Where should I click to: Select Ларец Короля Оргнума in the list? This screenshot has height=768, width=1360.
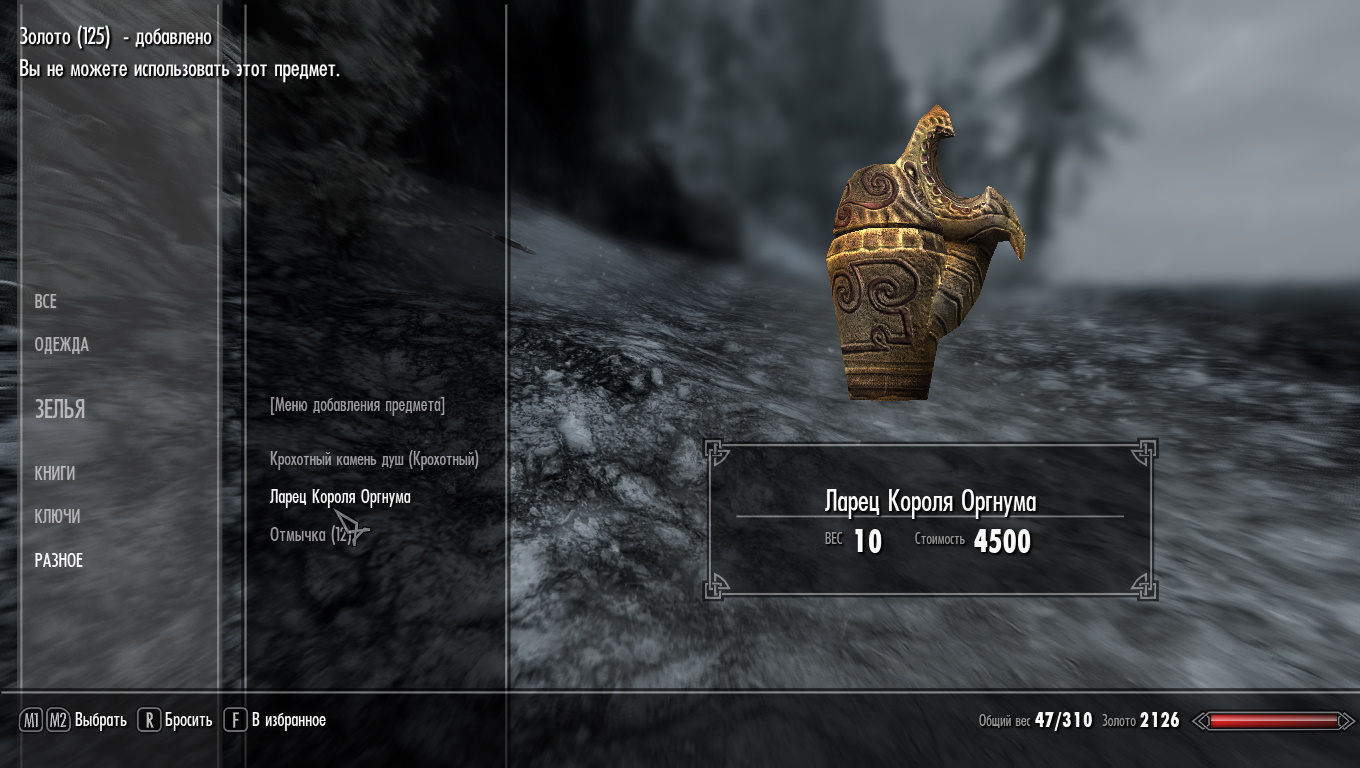[x=340, y=497]
